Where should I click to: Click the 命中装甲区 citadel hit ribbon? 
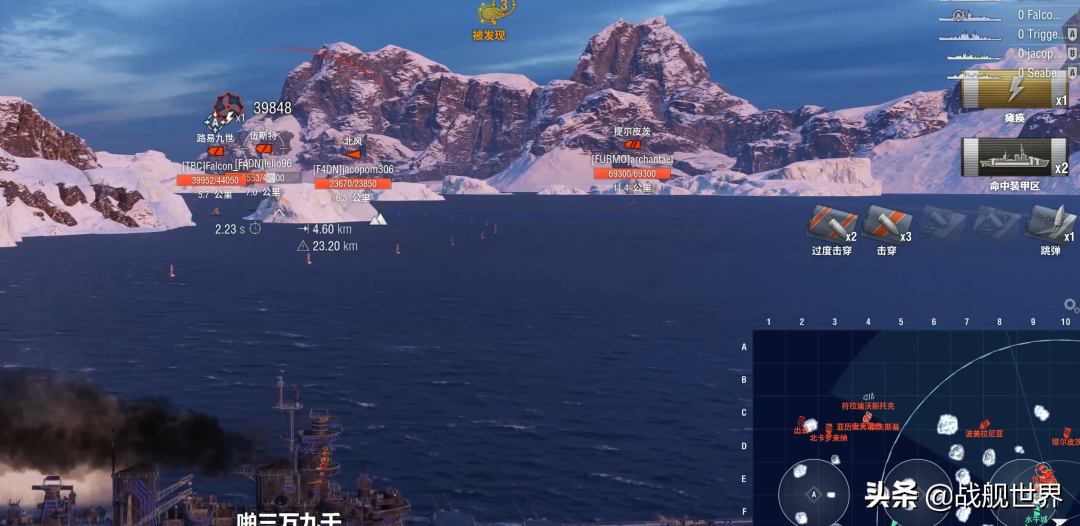(1014, 158)
